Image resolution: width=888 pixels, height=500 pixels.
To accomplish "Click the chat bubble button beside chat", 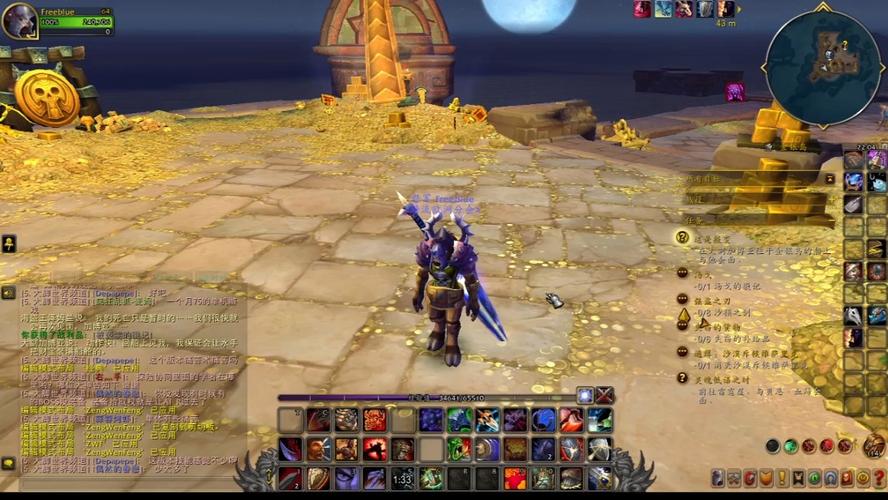I will point(8,463).
